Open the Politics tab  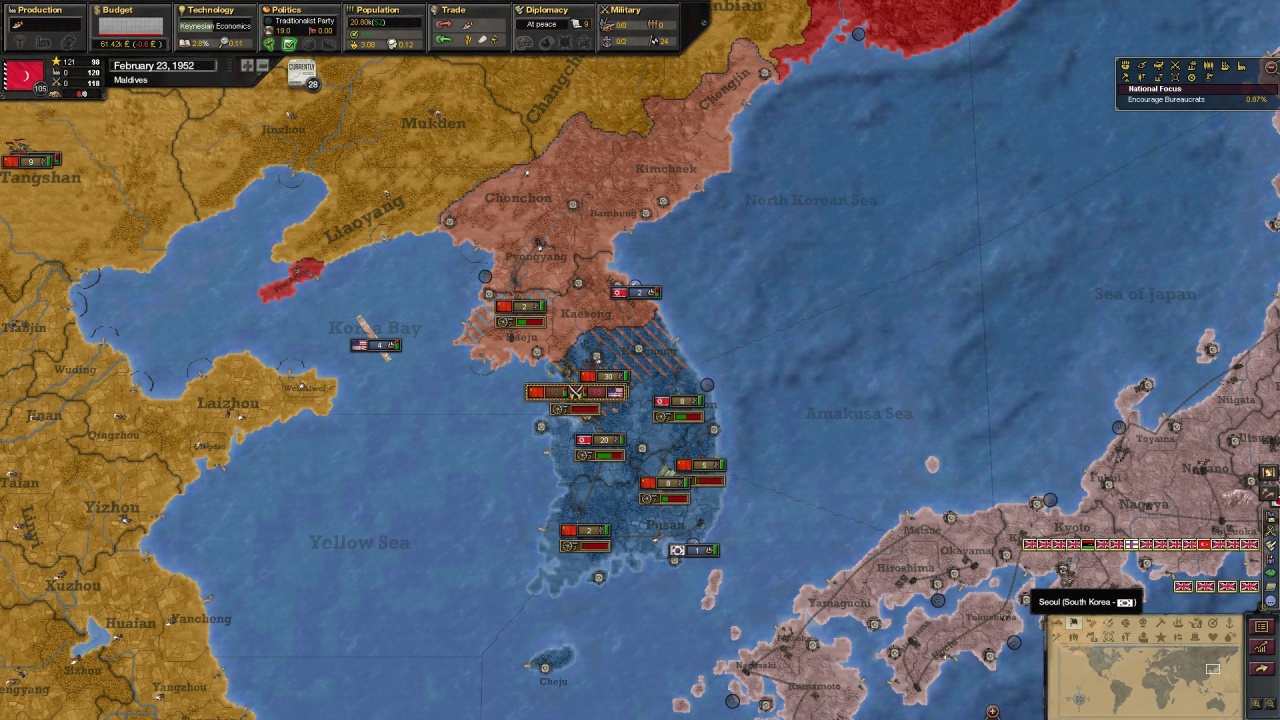coord(286,10)
